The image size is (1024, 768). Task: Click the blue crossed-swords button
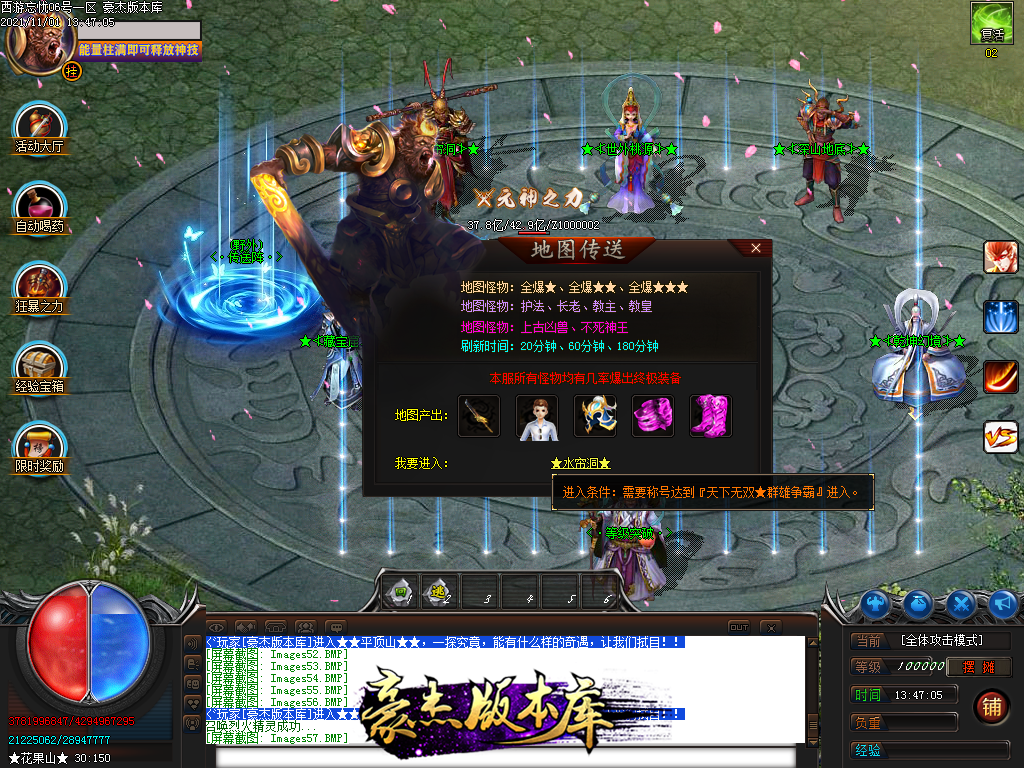pyautogui.click(x=961, y=604)
